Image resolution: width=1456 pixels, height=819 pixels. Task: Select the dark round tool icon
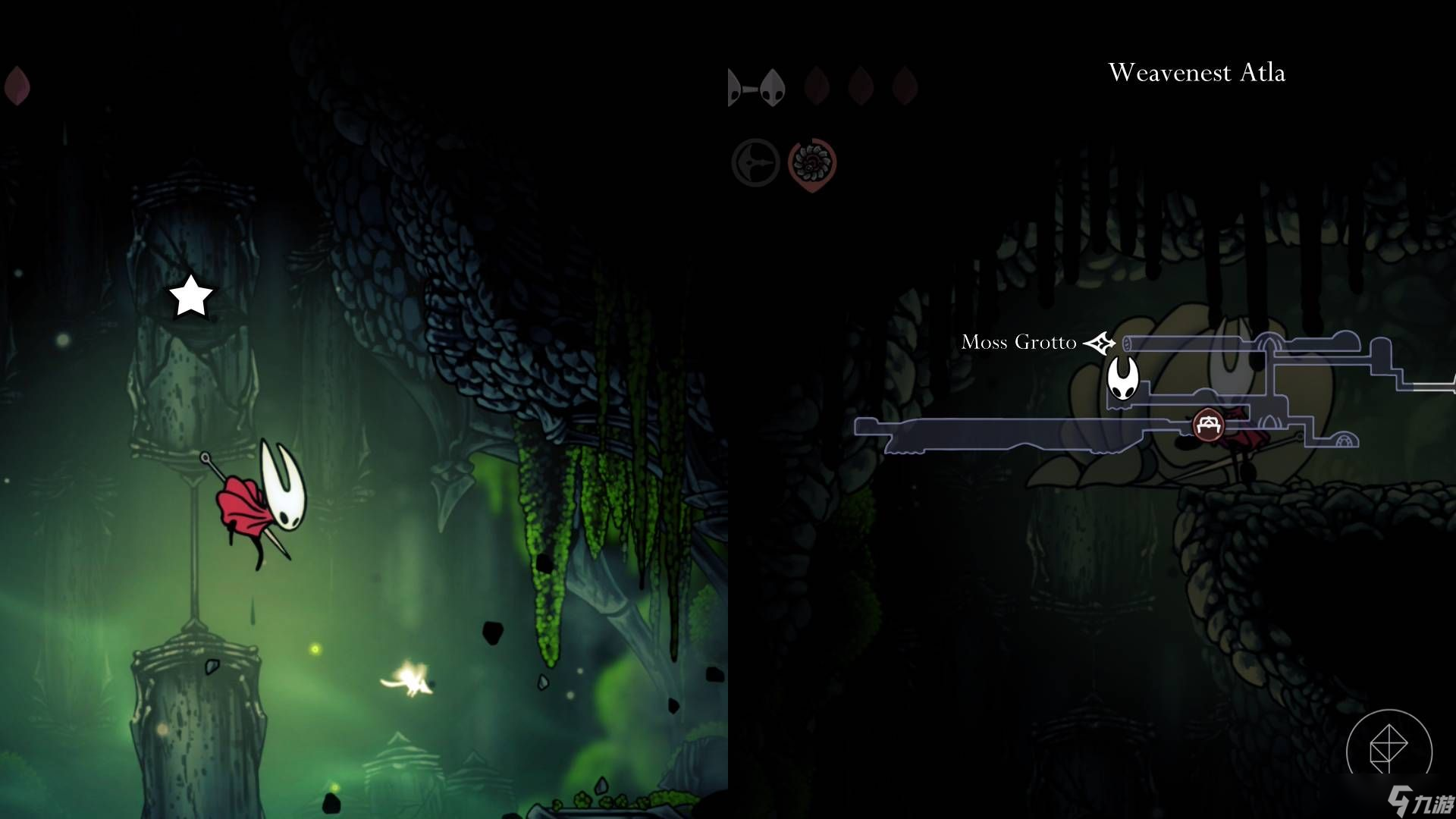(x=755, y=162)
